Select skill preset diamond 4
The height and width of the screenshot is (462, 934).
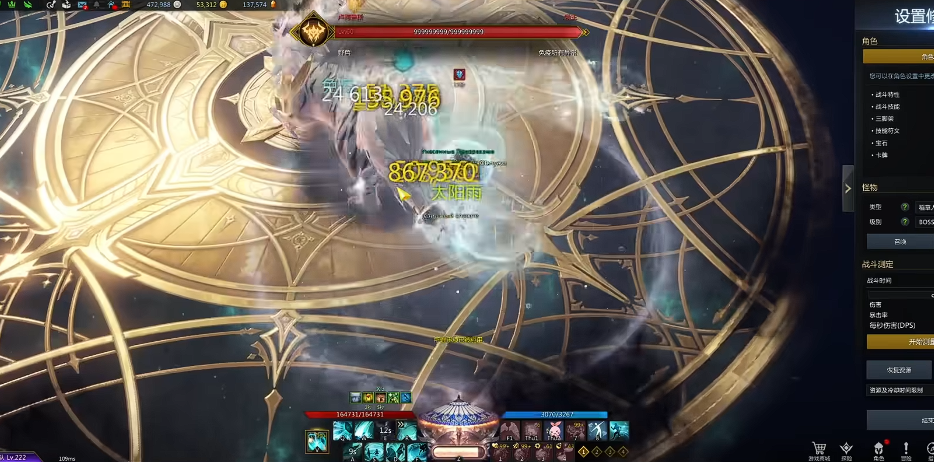(620, 452)
